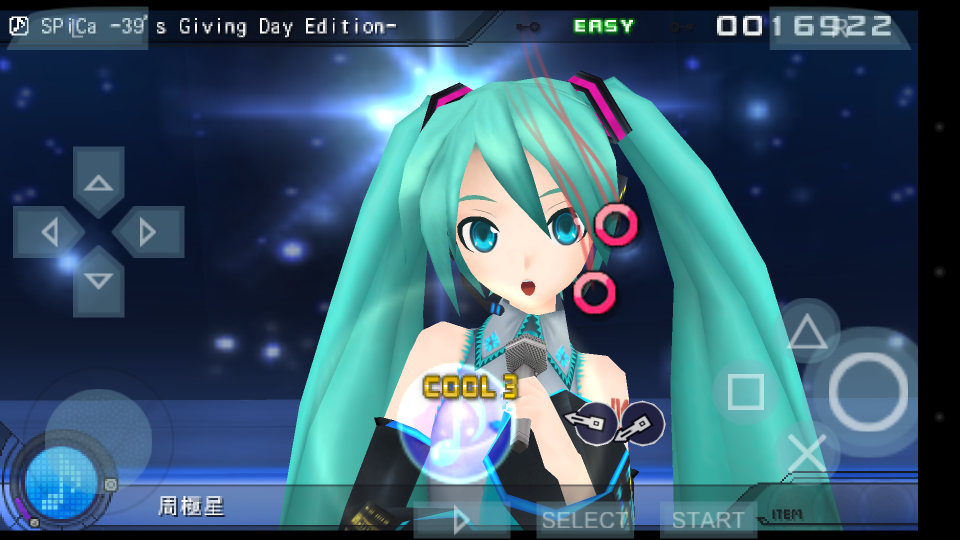This screenshot has height=540, width=960.
Task: Toggle the fast-forward arrow button
Action: point(459,520)
